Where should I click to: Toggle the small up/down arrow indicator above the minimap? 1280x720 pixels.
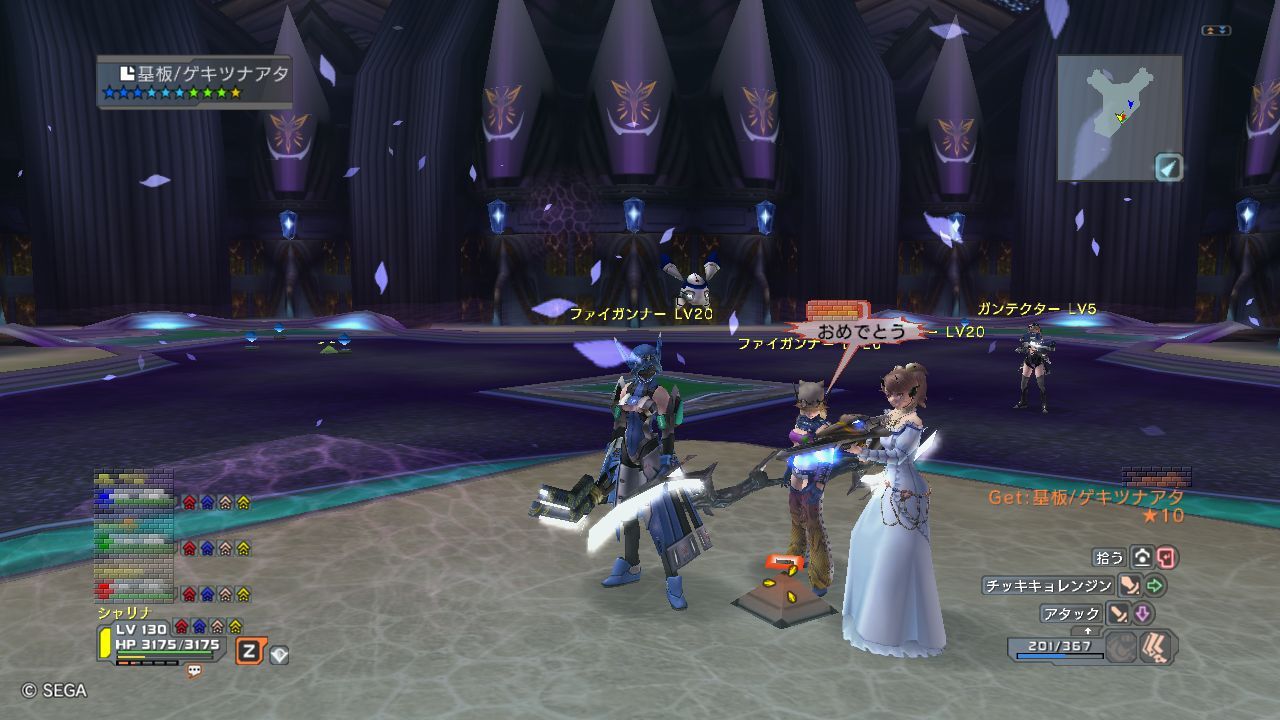coord(1216,31)
